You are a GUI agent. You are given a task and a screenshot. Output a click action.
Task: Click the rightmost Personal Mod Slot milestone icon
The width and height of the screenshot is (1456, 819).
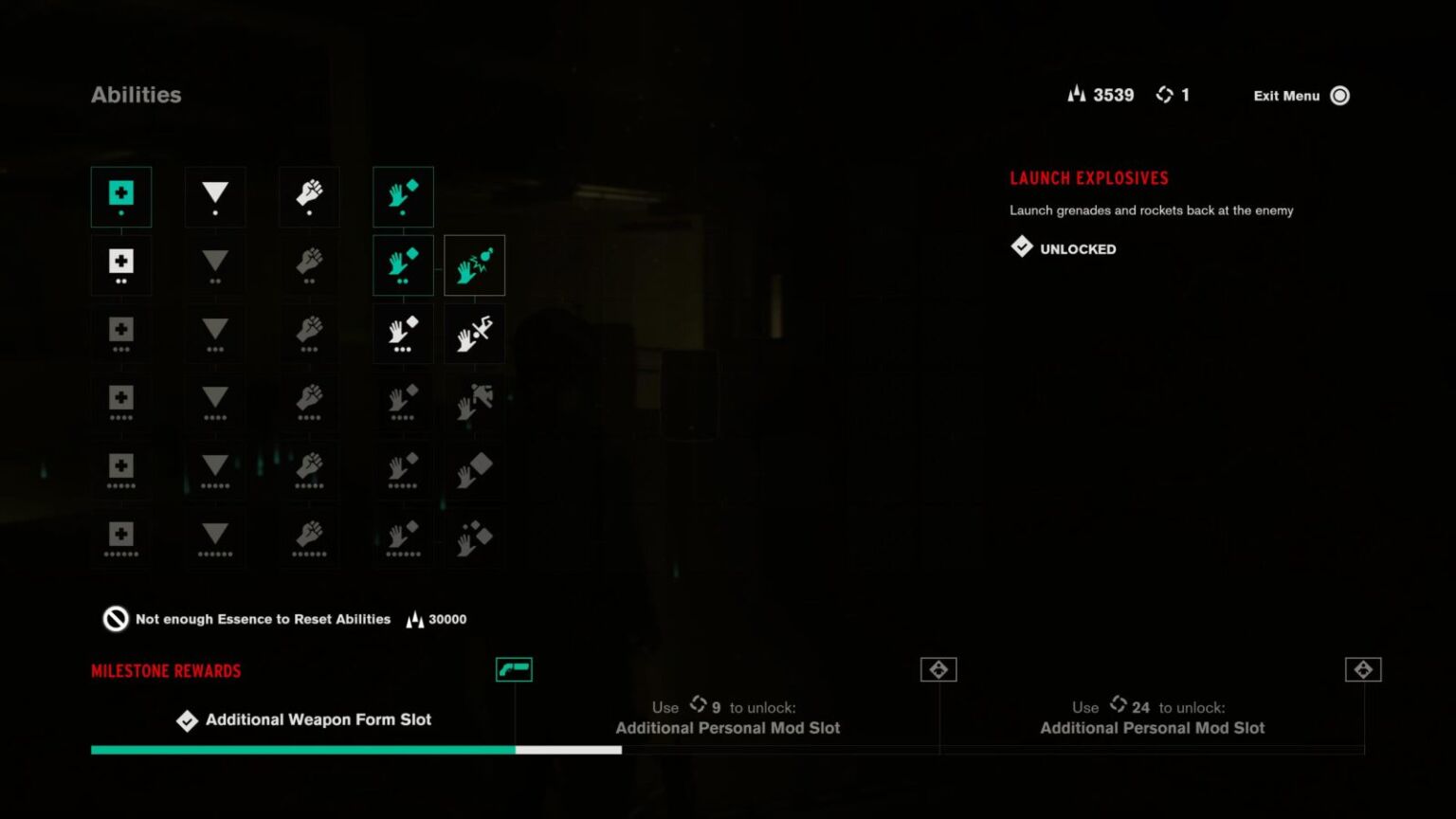click(1363, 669)
